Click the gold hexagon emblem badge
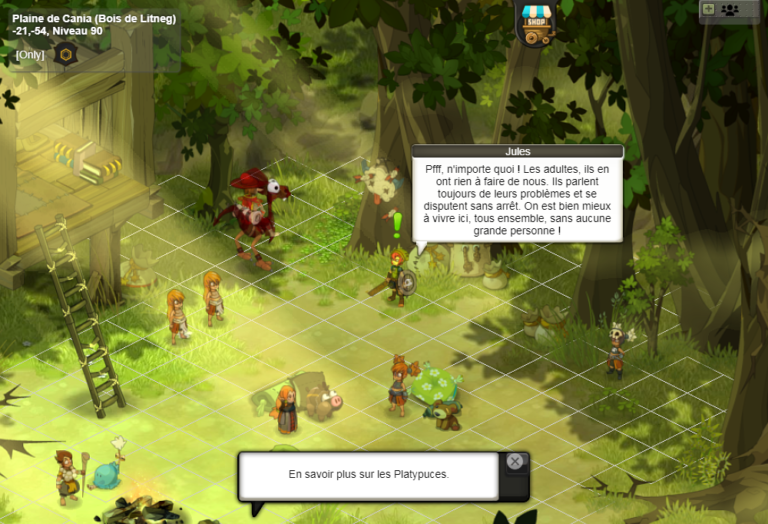Viewport: 768px width, 524px height. pos(65,54)
